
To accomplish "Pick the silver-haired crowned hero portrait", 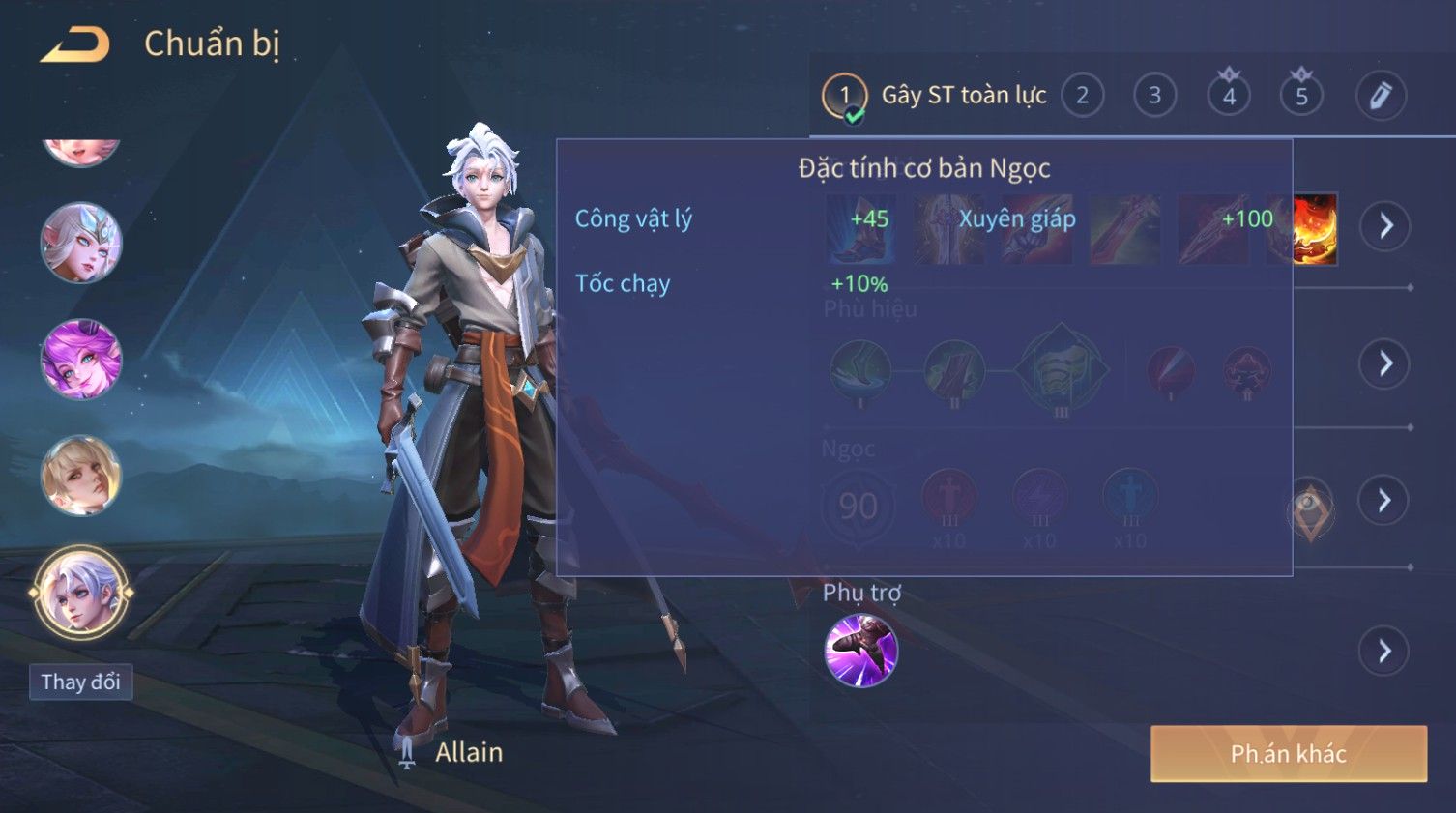I will (81, 243).
